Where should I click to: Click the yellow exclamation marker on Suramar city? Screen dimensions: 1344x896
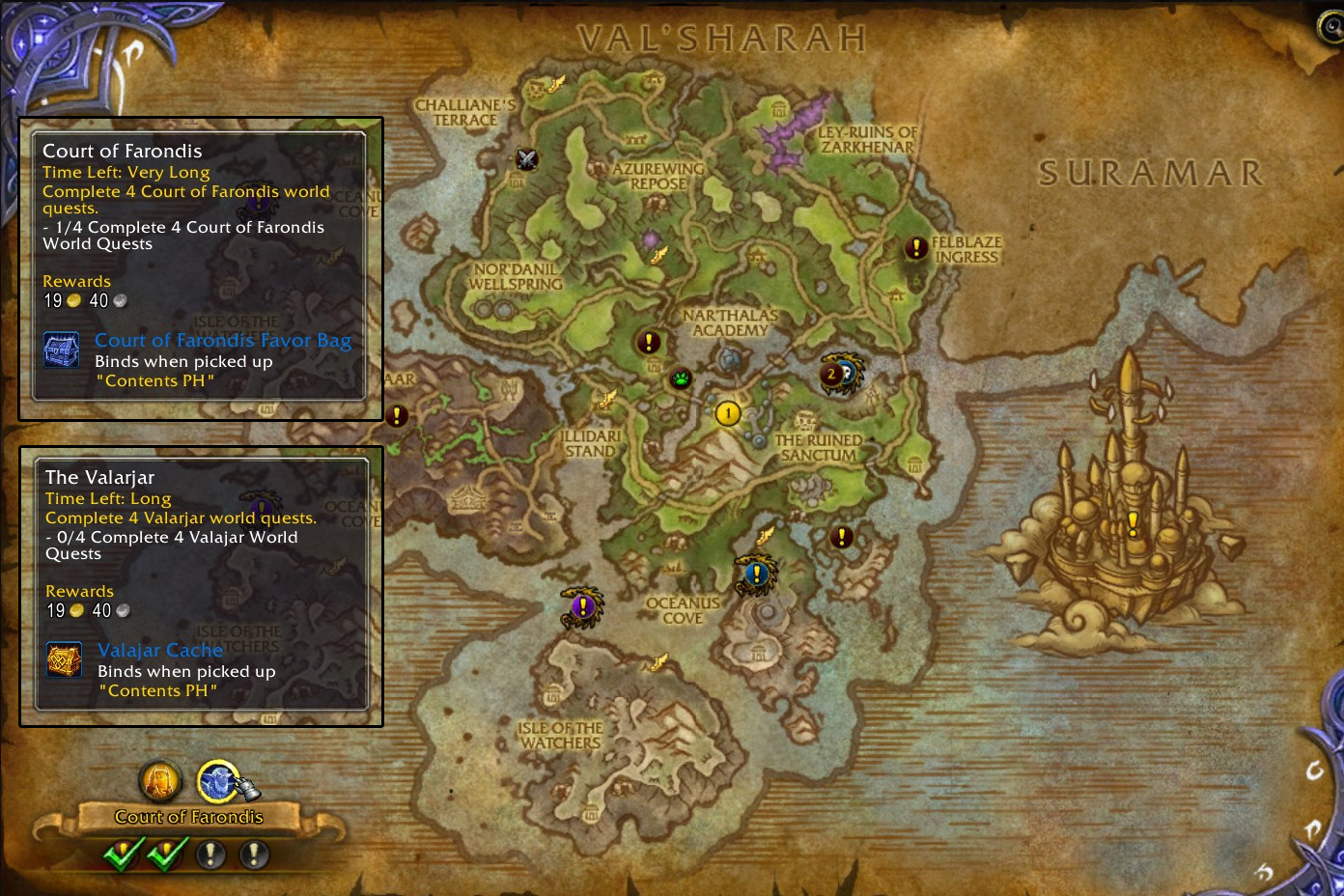tap(1133, 522)
